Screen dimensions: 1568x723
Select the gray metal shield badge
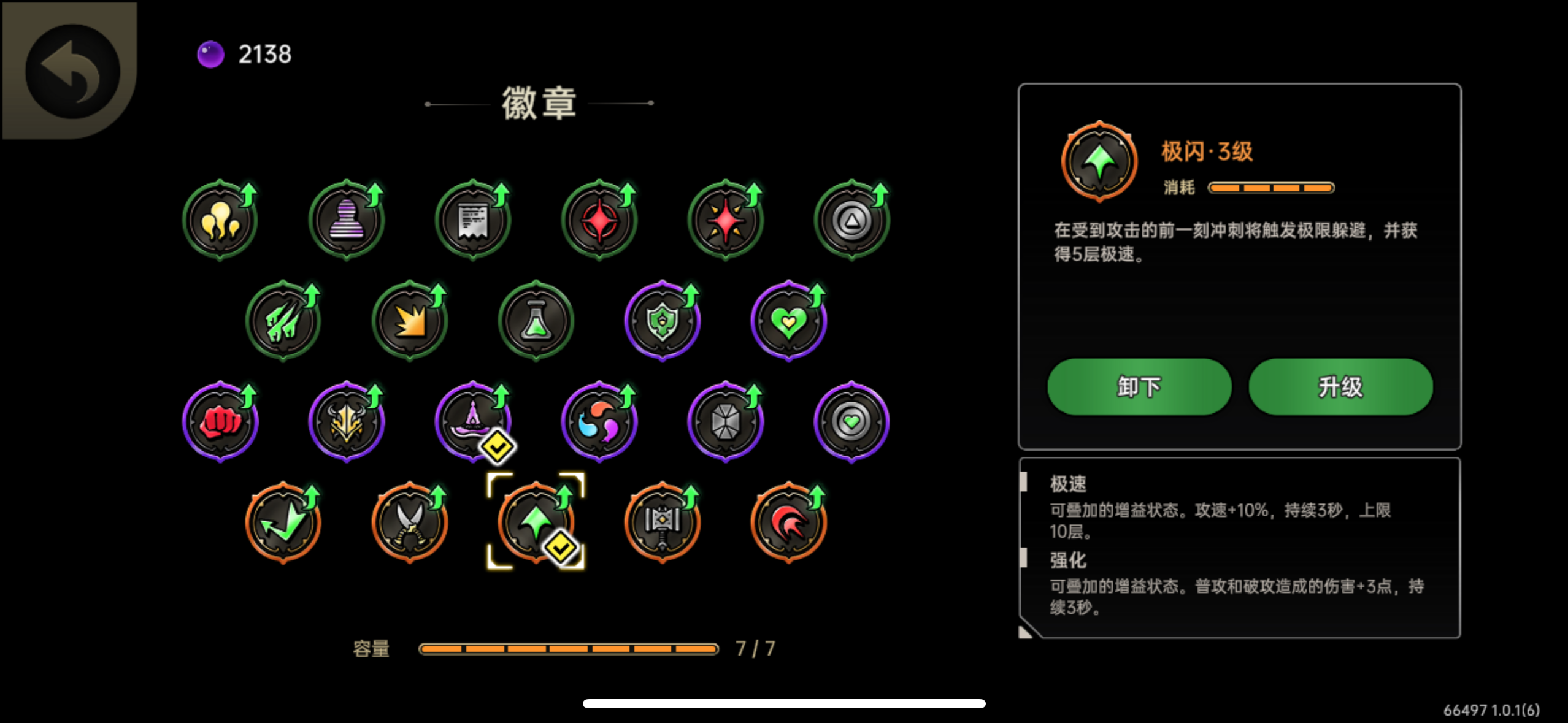click(726, 421)
